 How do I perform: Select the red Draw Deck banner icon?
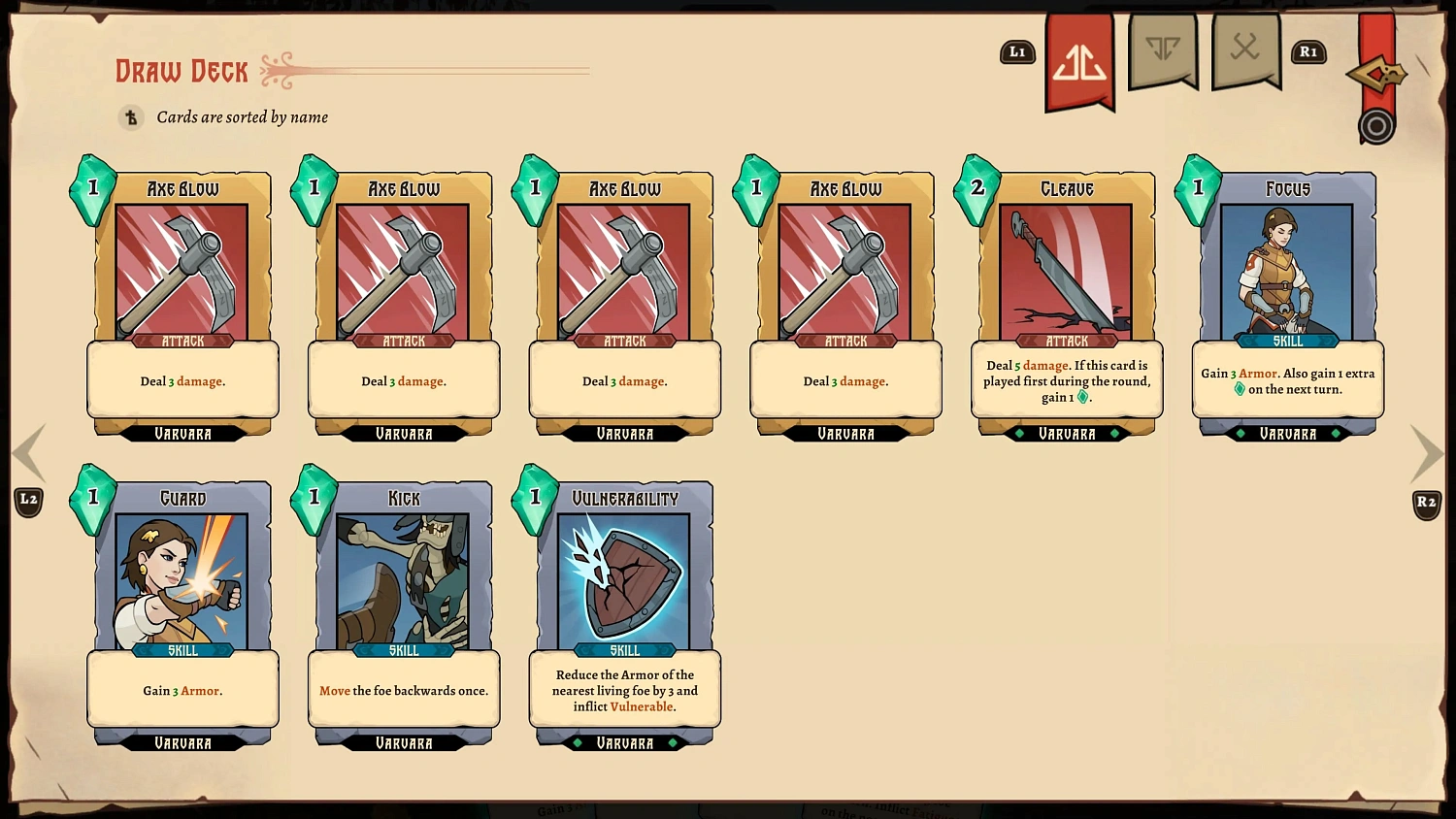click(x=1079, y=58)
